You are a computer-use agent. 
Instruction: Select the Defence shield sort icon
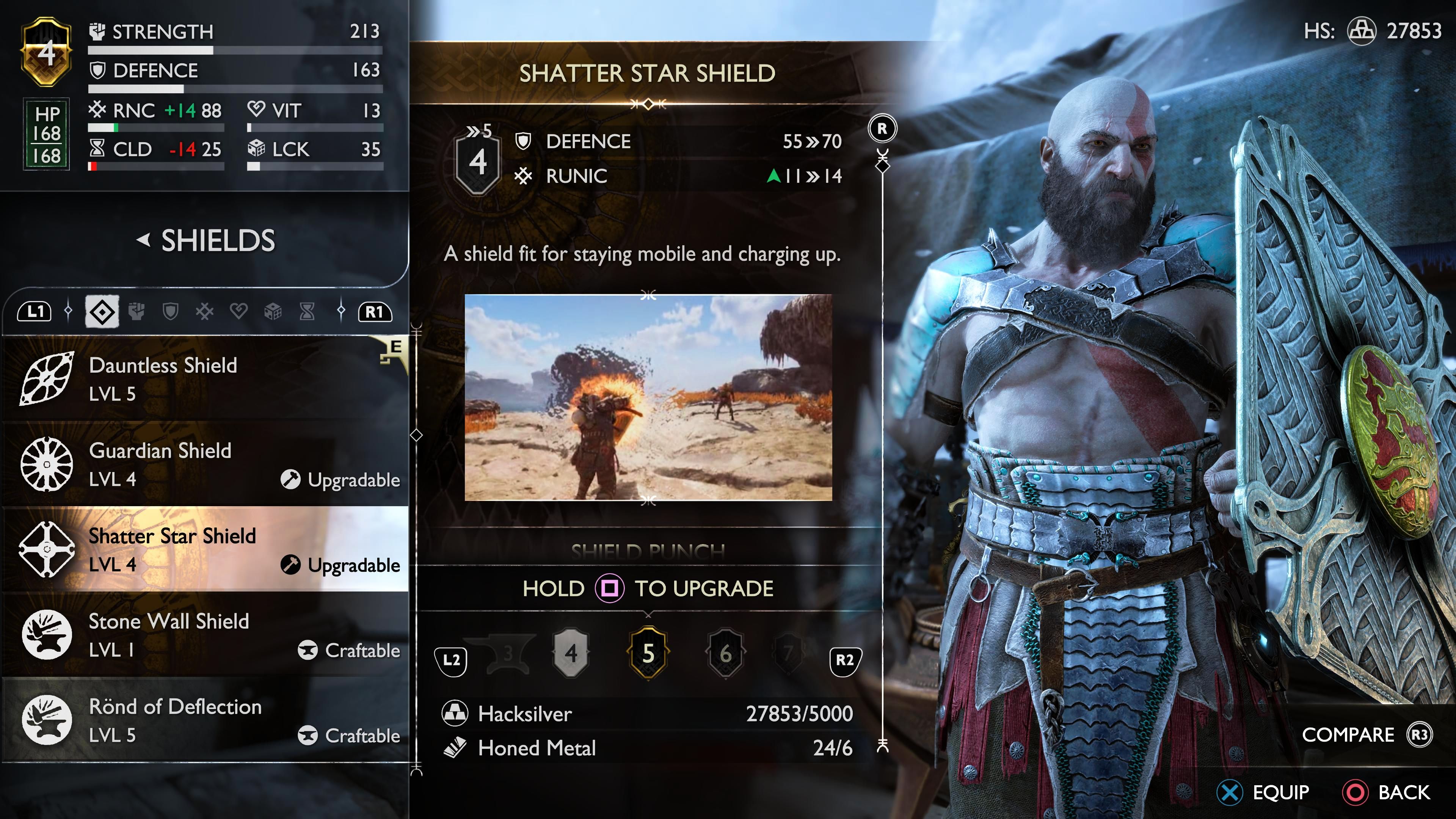170,311
